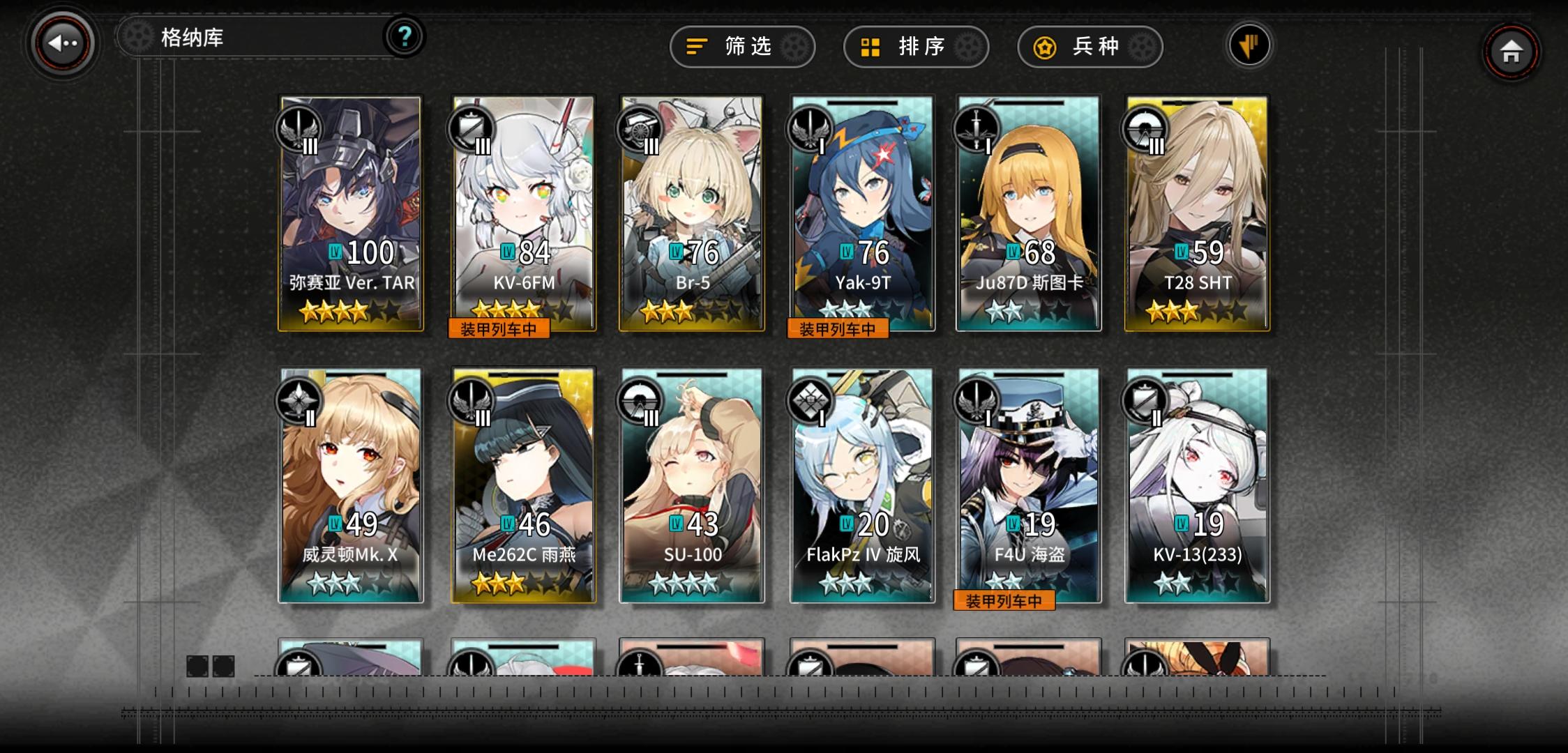Screen dimensions: 1568x753
Task: Click the gear icon next to 兵种
Action: pos(1141,47)
